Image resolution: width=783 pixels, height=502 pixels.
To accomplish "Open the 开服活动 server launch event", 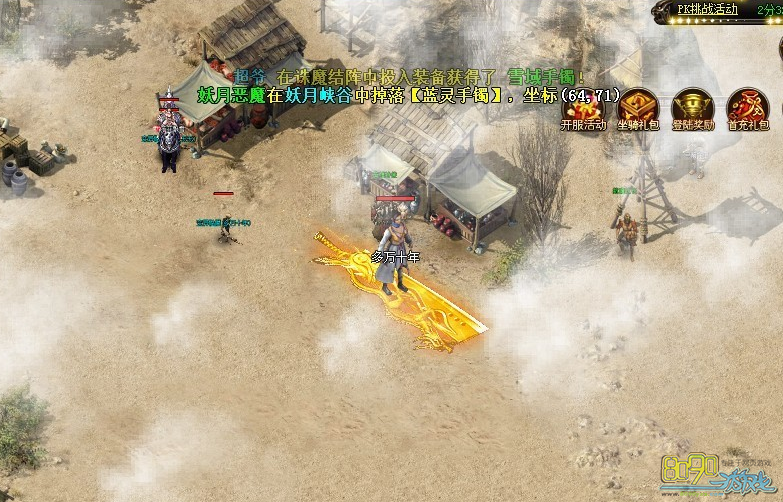I will [x=583, y=108].
